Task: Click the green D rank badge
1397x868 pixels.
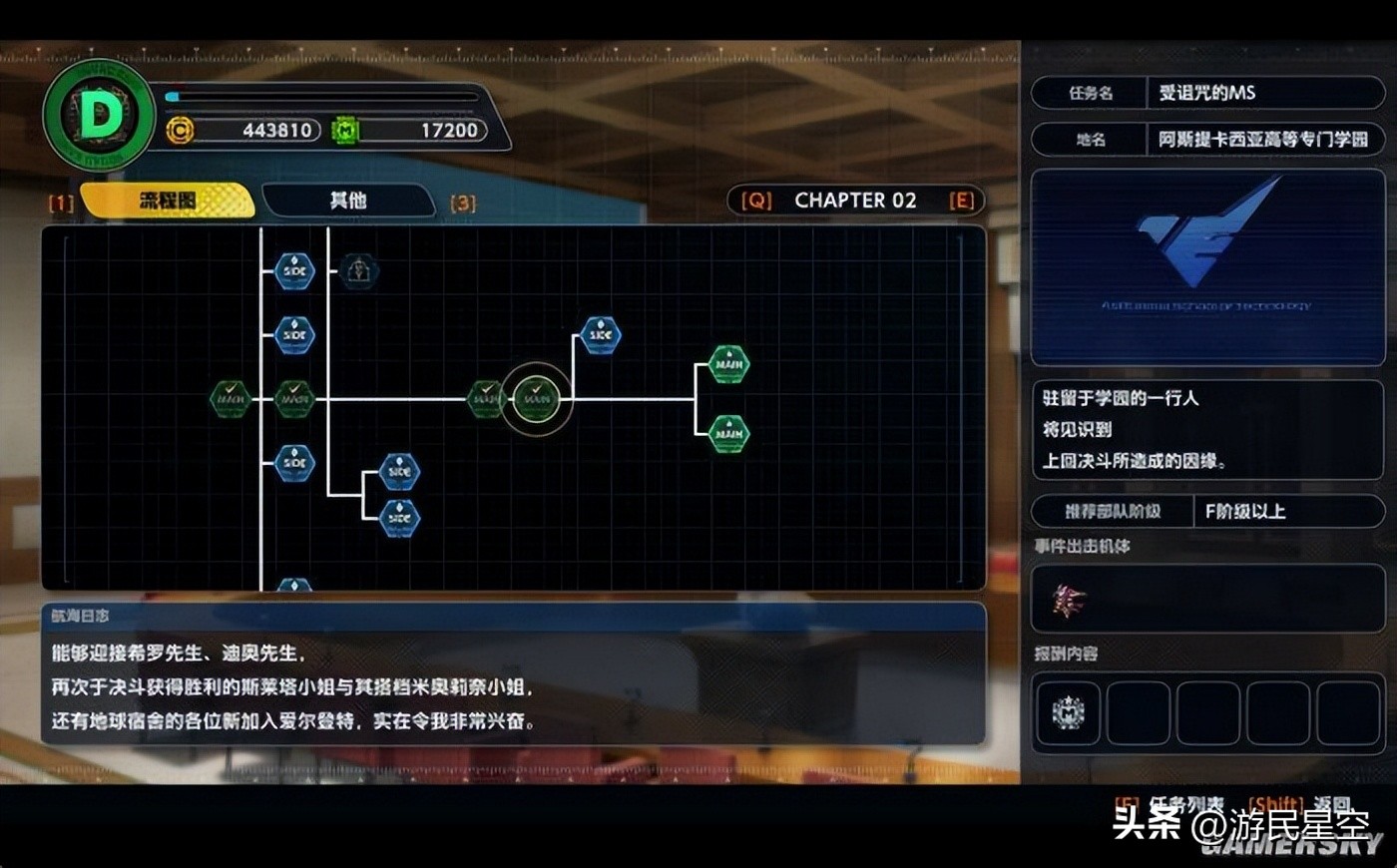Action: (100, 116)
